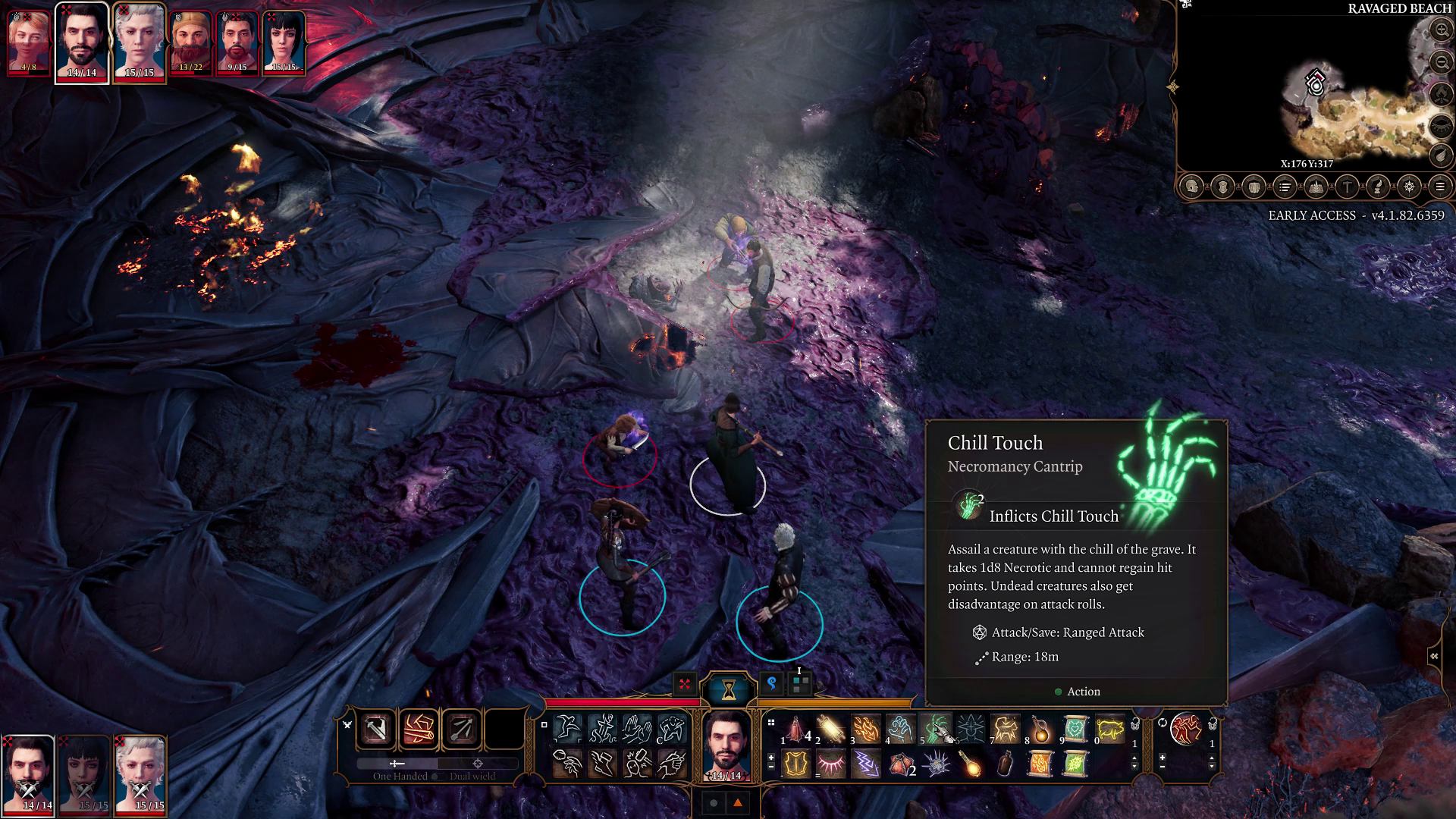The width and height of the screenshot is (1456, 819).
Task: Zoom out on the minimap
Action: click(x=1441, y=62)
